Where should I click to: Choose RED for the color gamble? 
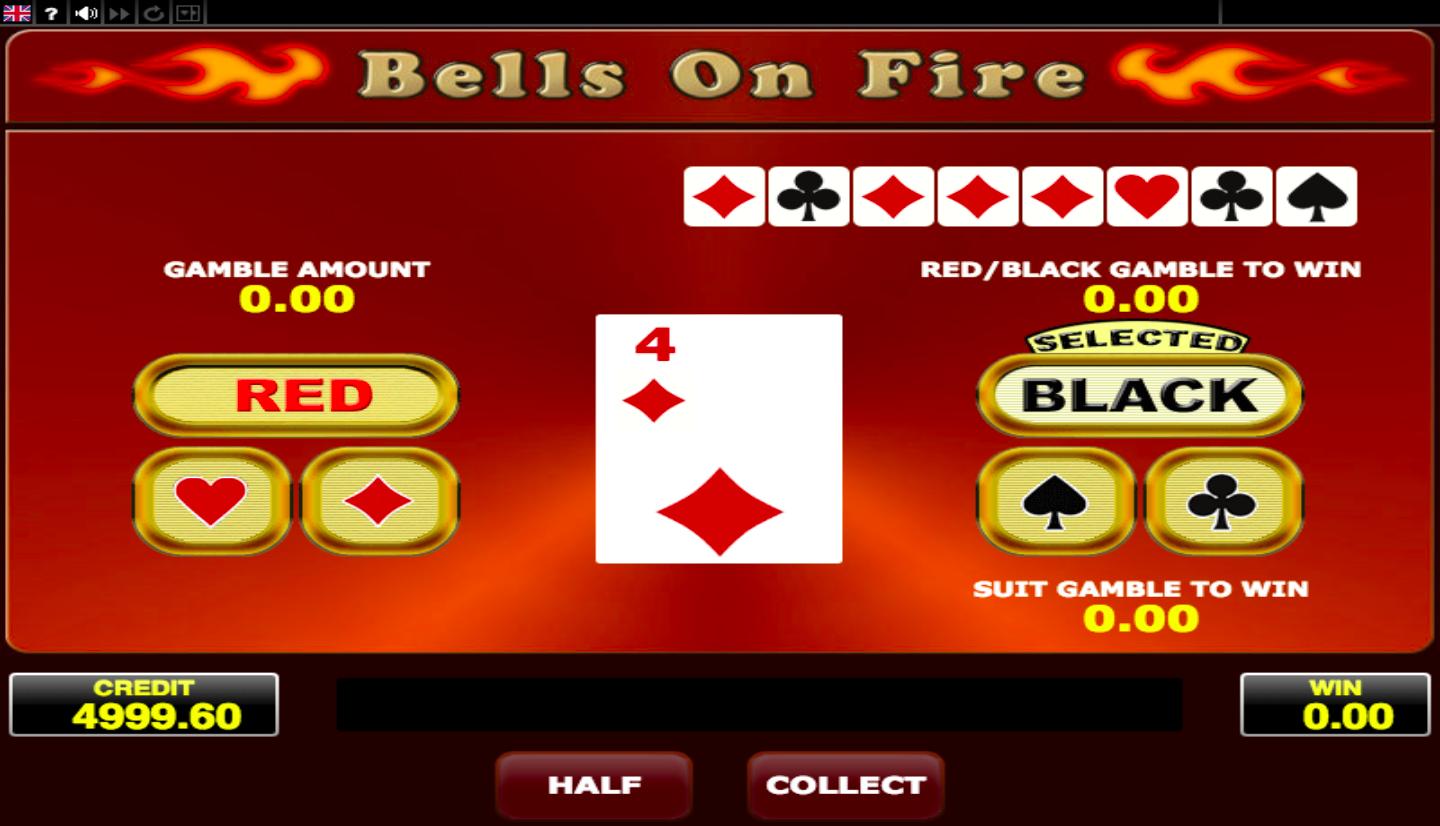tap(295, 395)
